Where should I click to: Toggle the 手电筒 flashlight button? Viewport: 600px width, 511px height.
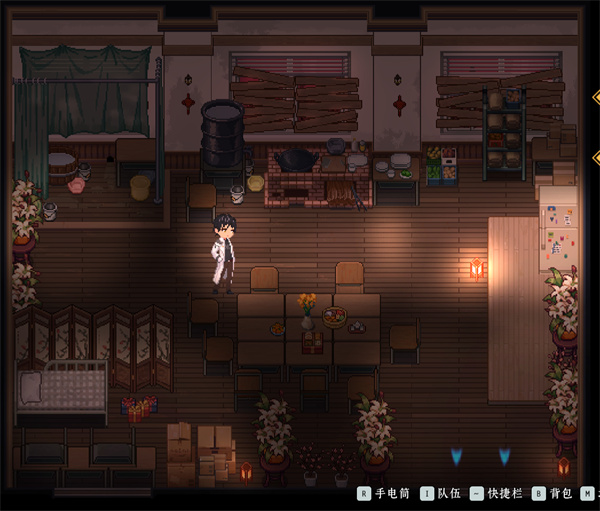[384, 493]
